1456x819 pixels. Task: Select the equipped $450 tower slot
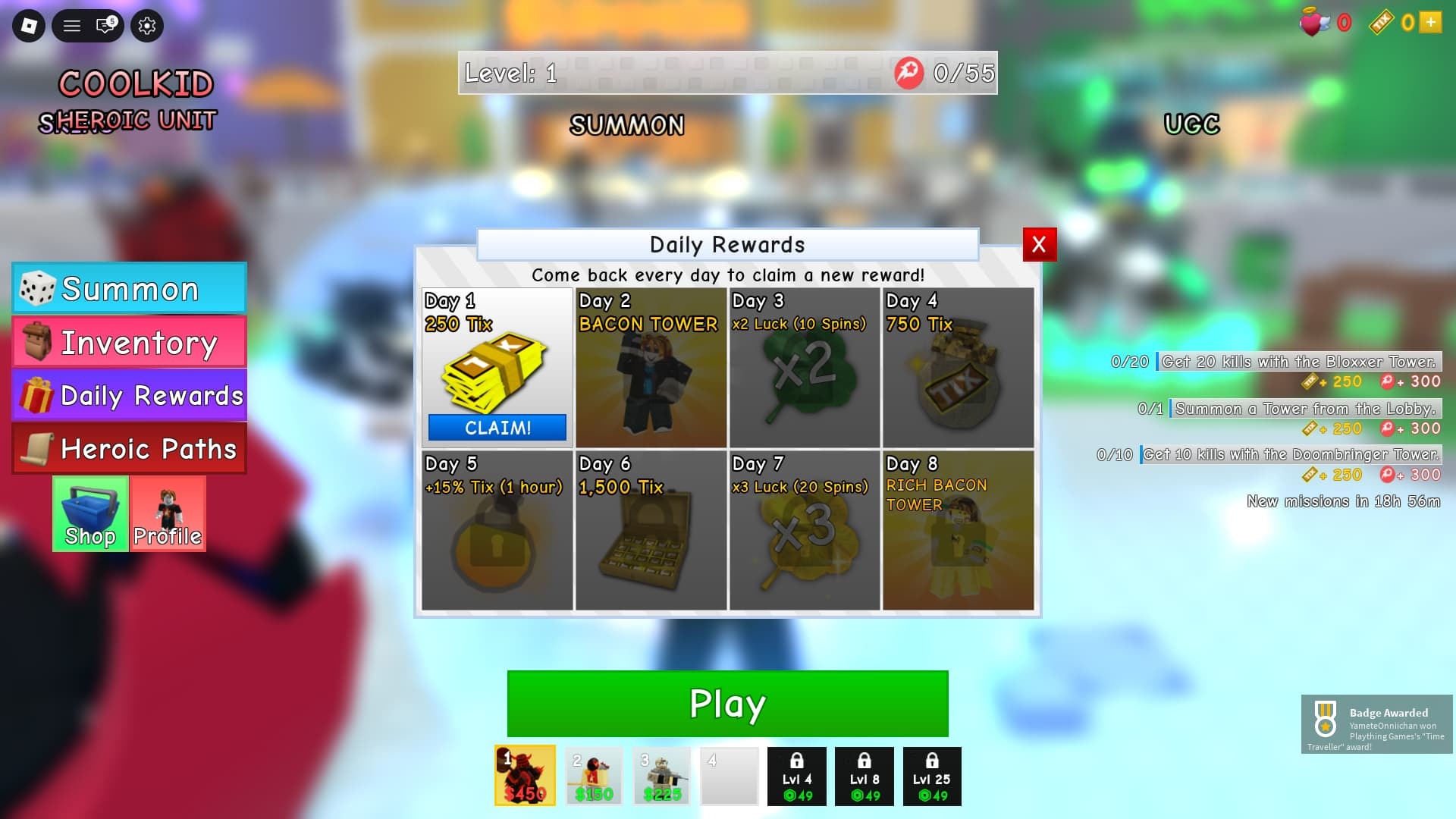click(524, 775)
